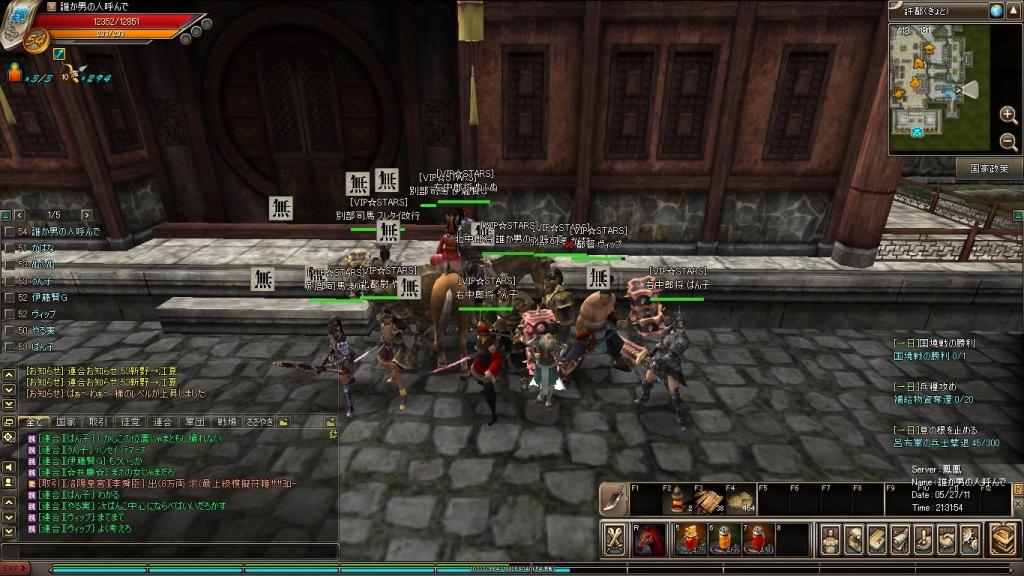Switch to the 国家 chat tab

point(66,422)
